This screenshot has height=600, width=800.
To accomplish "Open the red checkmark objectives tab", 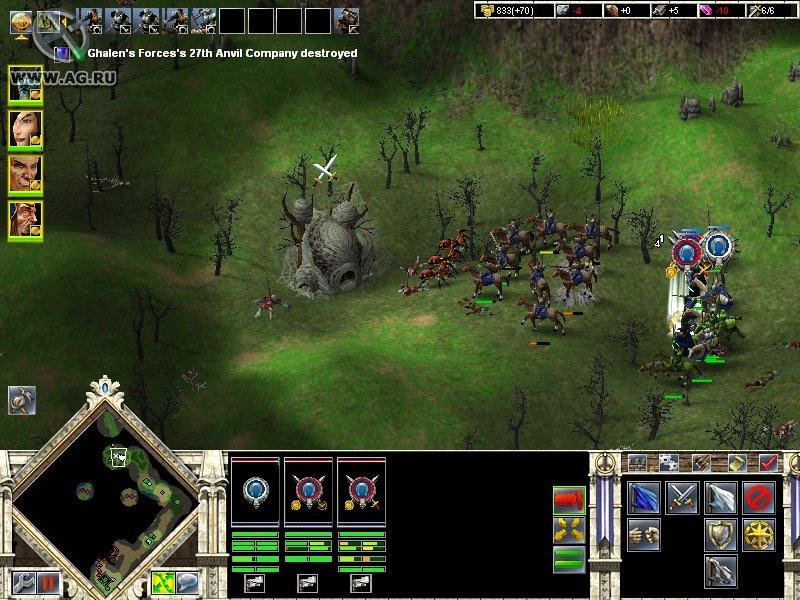I will (769, 462).
